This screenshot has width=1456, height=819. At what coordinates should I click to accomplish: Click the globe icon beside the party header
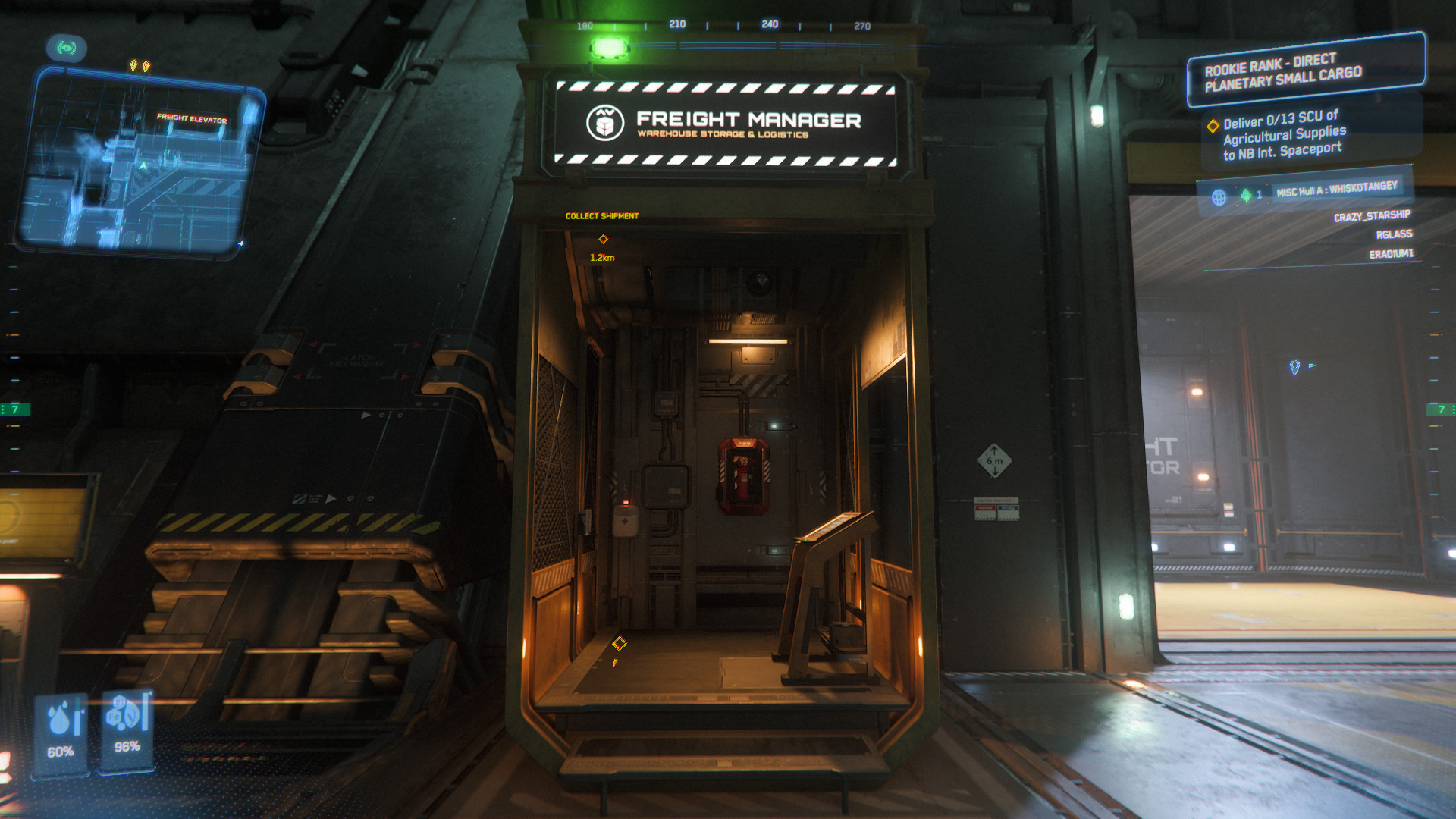click(x=1219, y=197)
